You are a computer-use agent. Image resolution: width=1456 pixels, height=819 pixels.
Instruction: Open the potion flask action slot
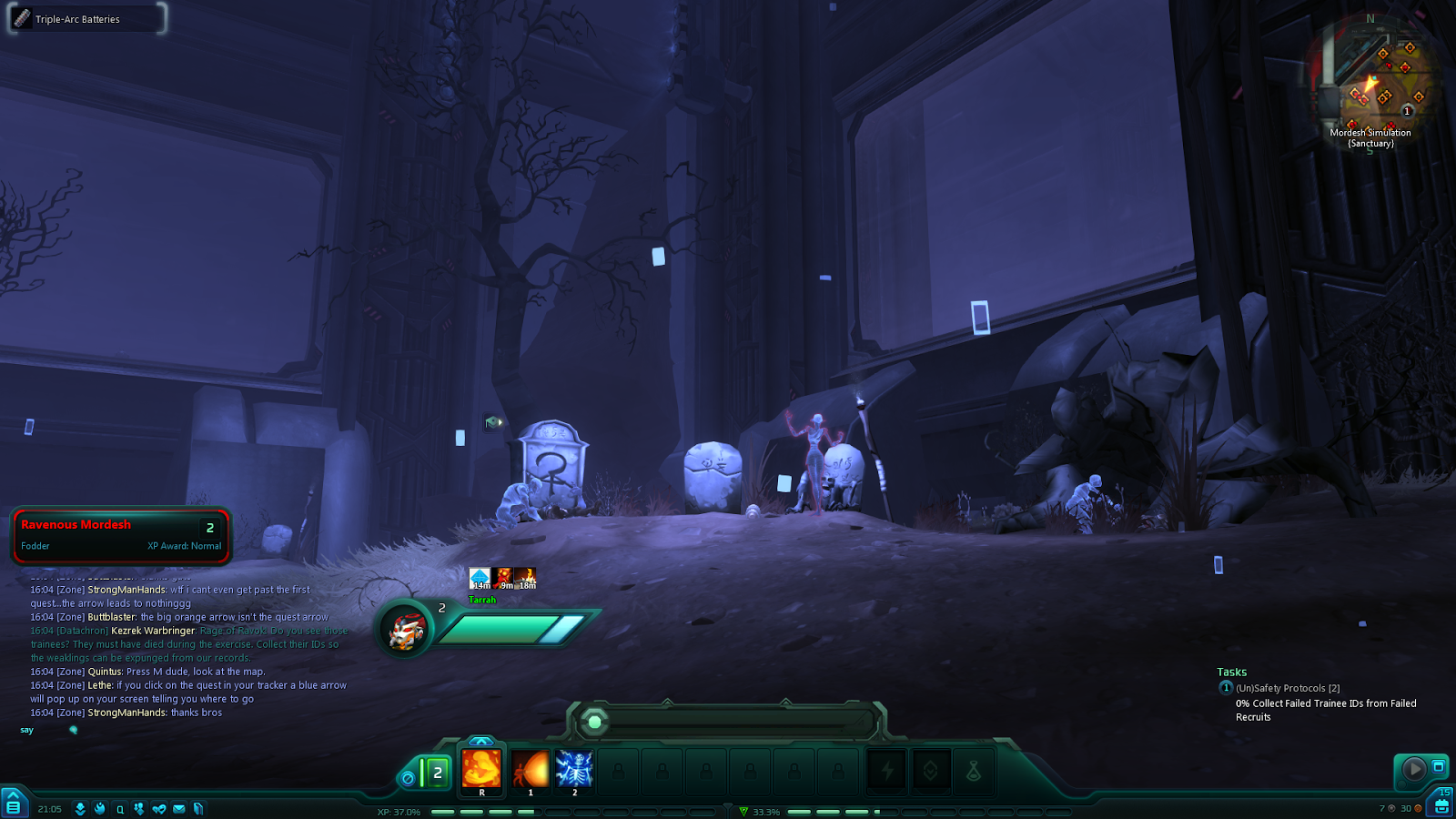973,771
